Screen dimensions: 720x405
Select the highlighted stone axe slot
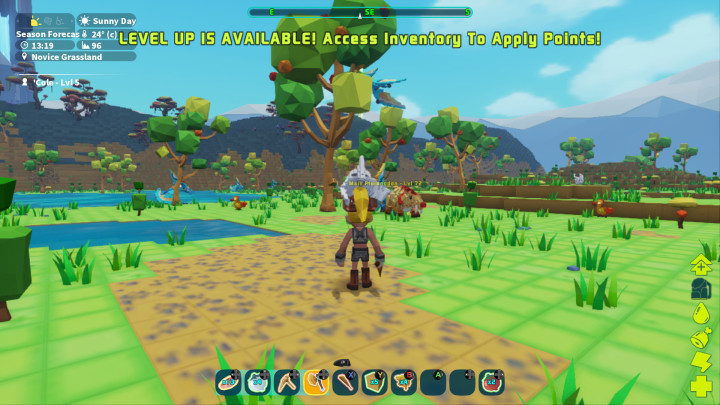coord(316,381)
